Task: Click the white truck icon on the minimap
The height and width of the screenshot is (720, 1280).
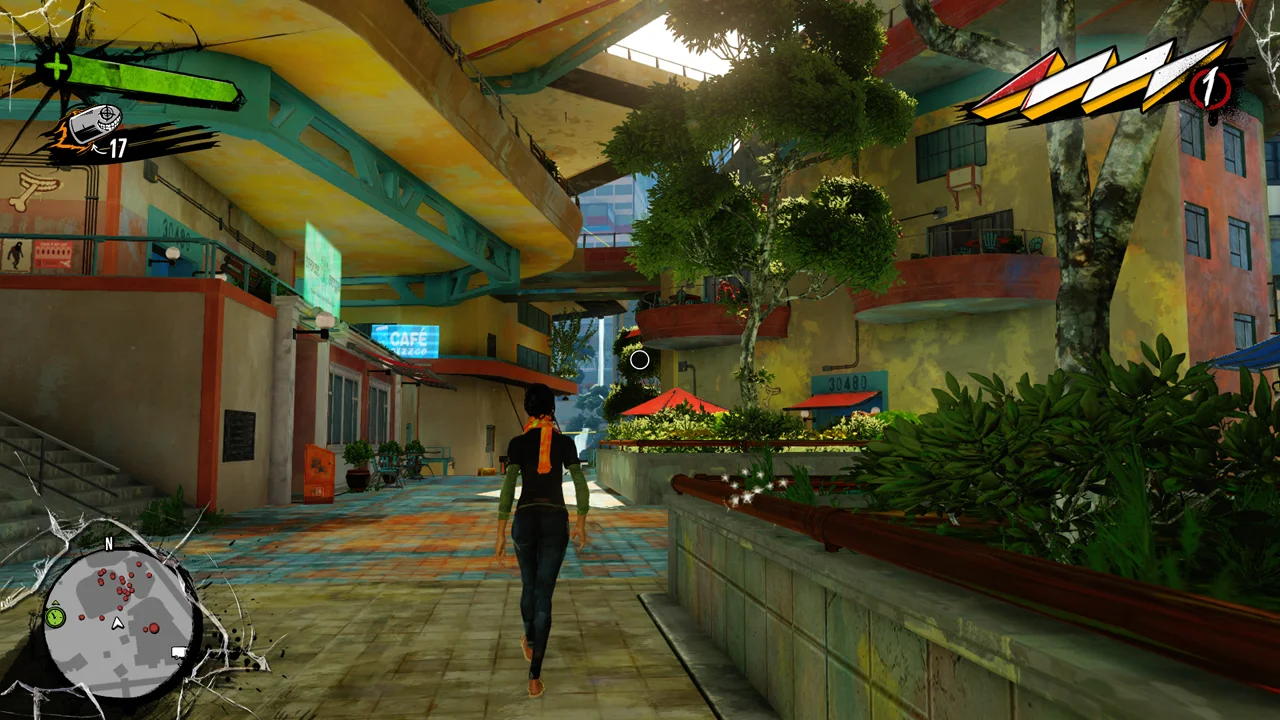Action: pyautogui.click(x=177, y=652)
